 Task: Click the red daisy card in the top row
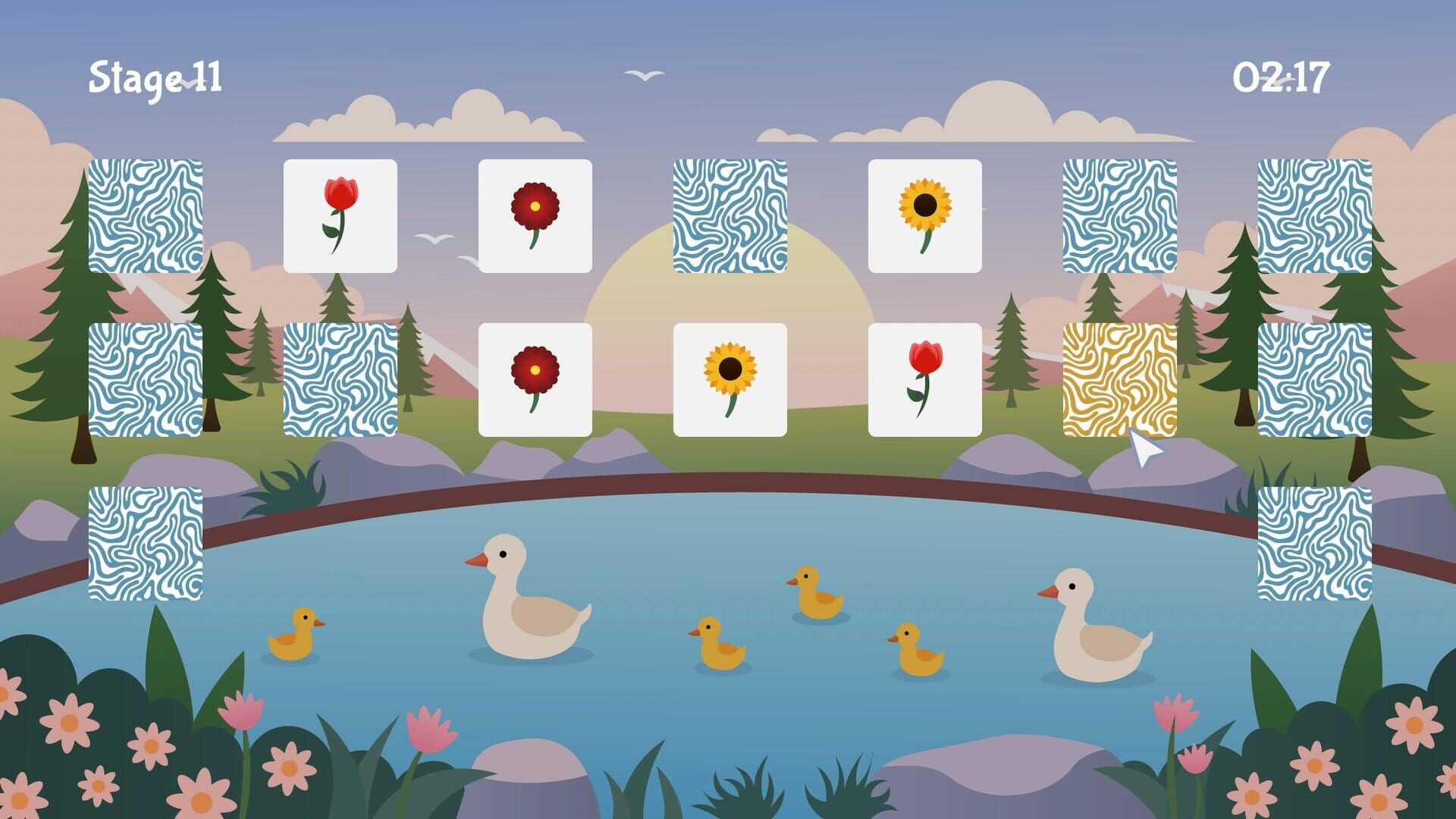535,216
